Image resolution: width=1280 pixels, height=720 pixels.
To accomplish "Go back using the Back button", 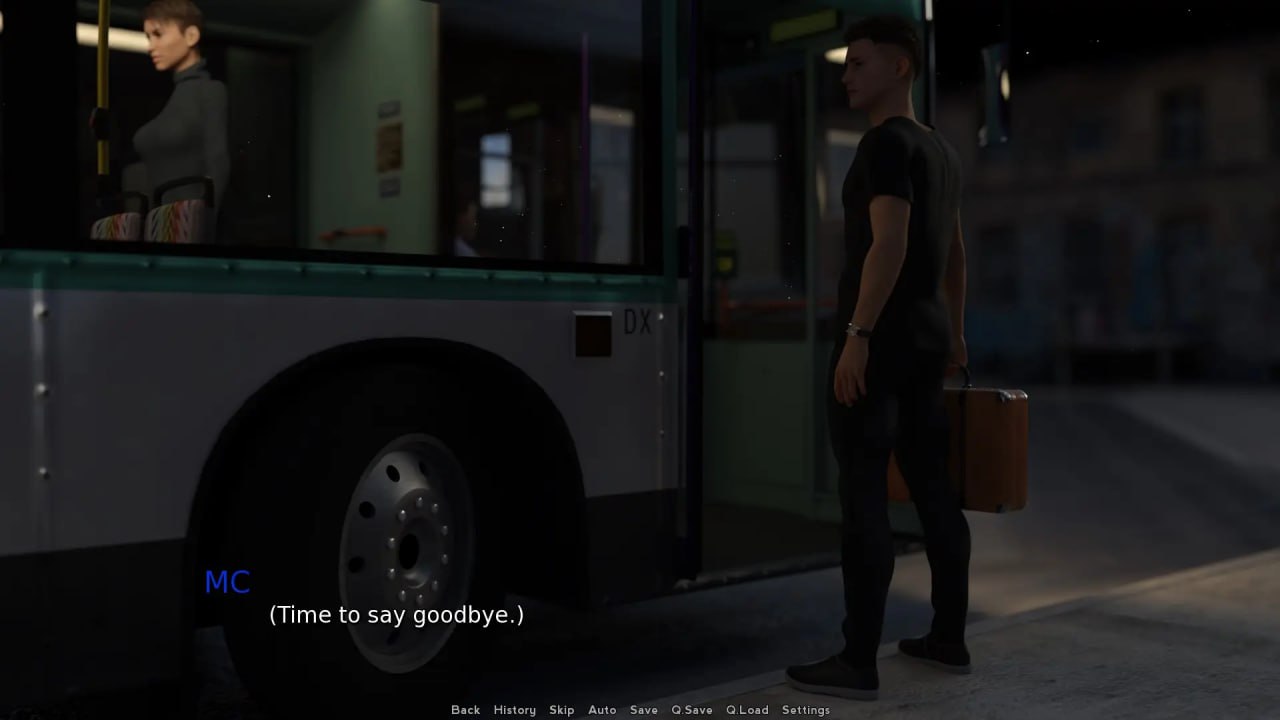I will coord(465,710).
